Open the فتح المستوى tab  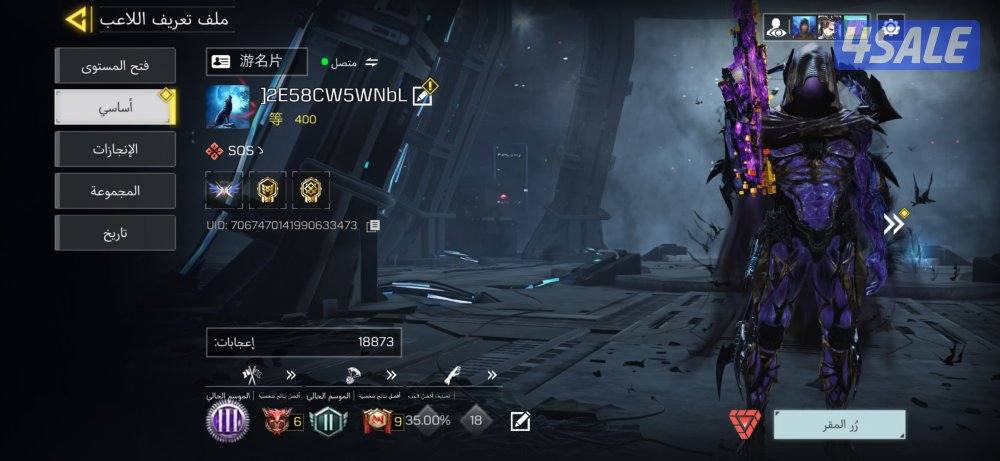pyautogui.click(x=115, y=67)
